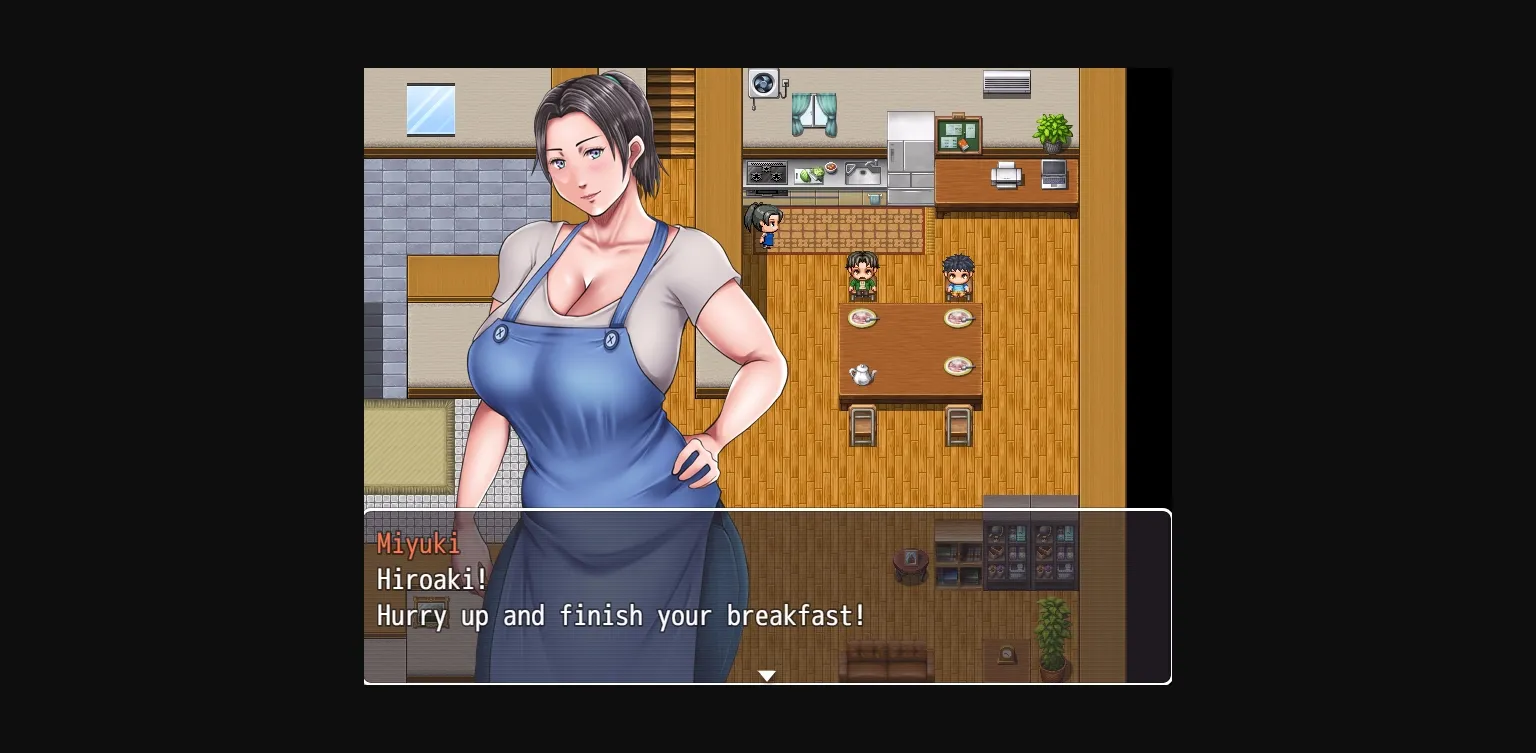Click the name label Miyuki in the dialogue box
Image resolution: width=1536 pixels, height=753 pixels.
pyautogui.click(x=417, y=544)
